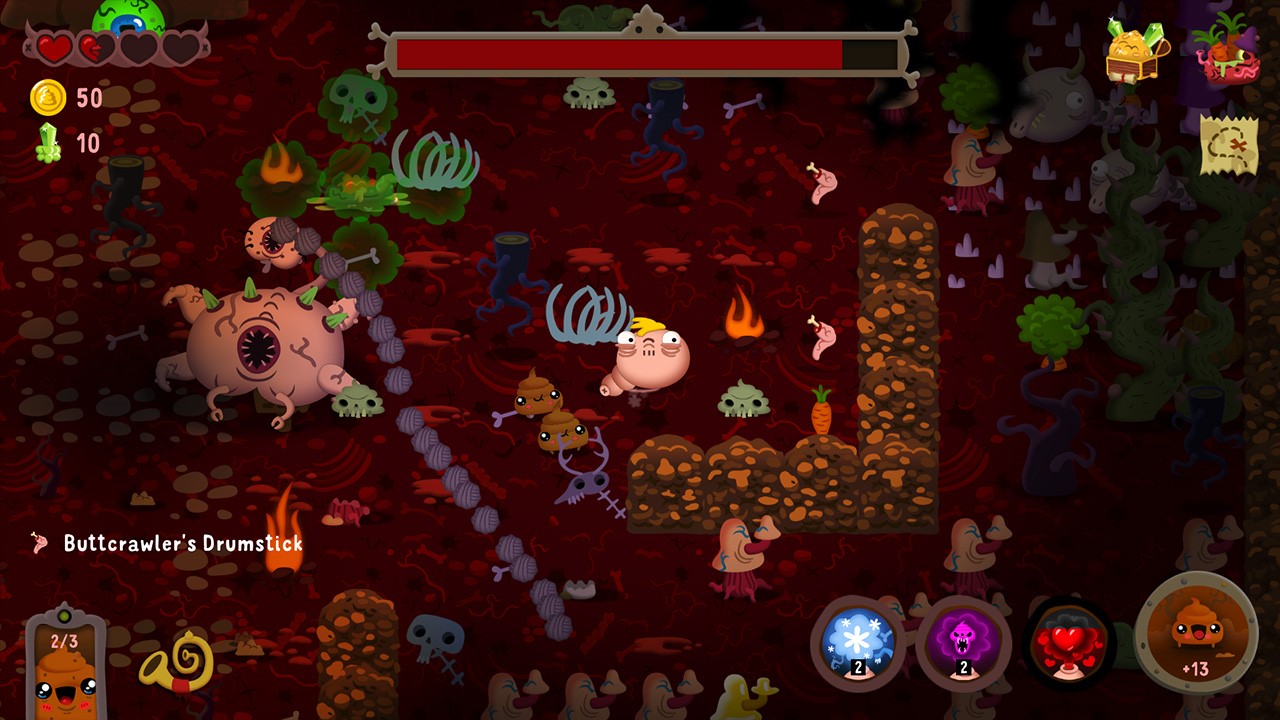Select the large poop +13 button
Viewport: 1280px width, 720px height.
[1196, 635]
